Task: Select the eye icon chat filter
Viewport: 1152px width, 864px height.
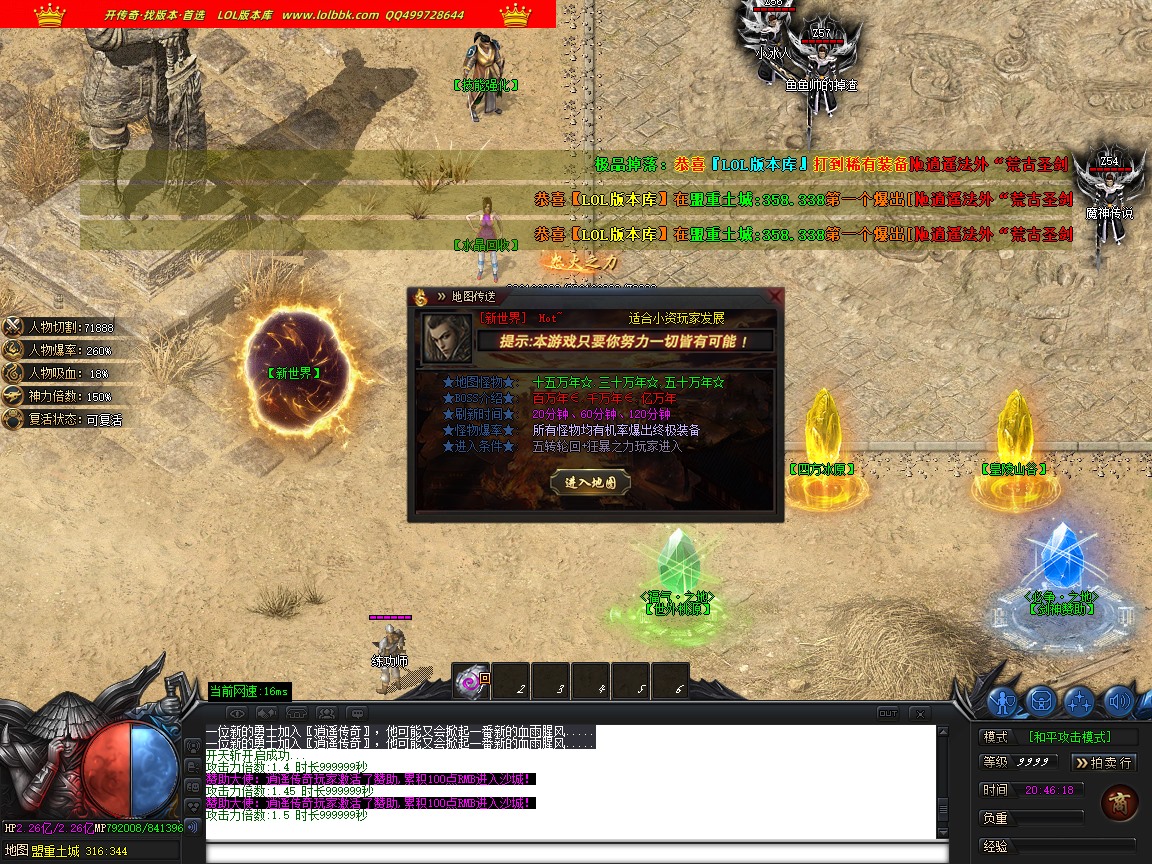Action: [x=237, y=713]
